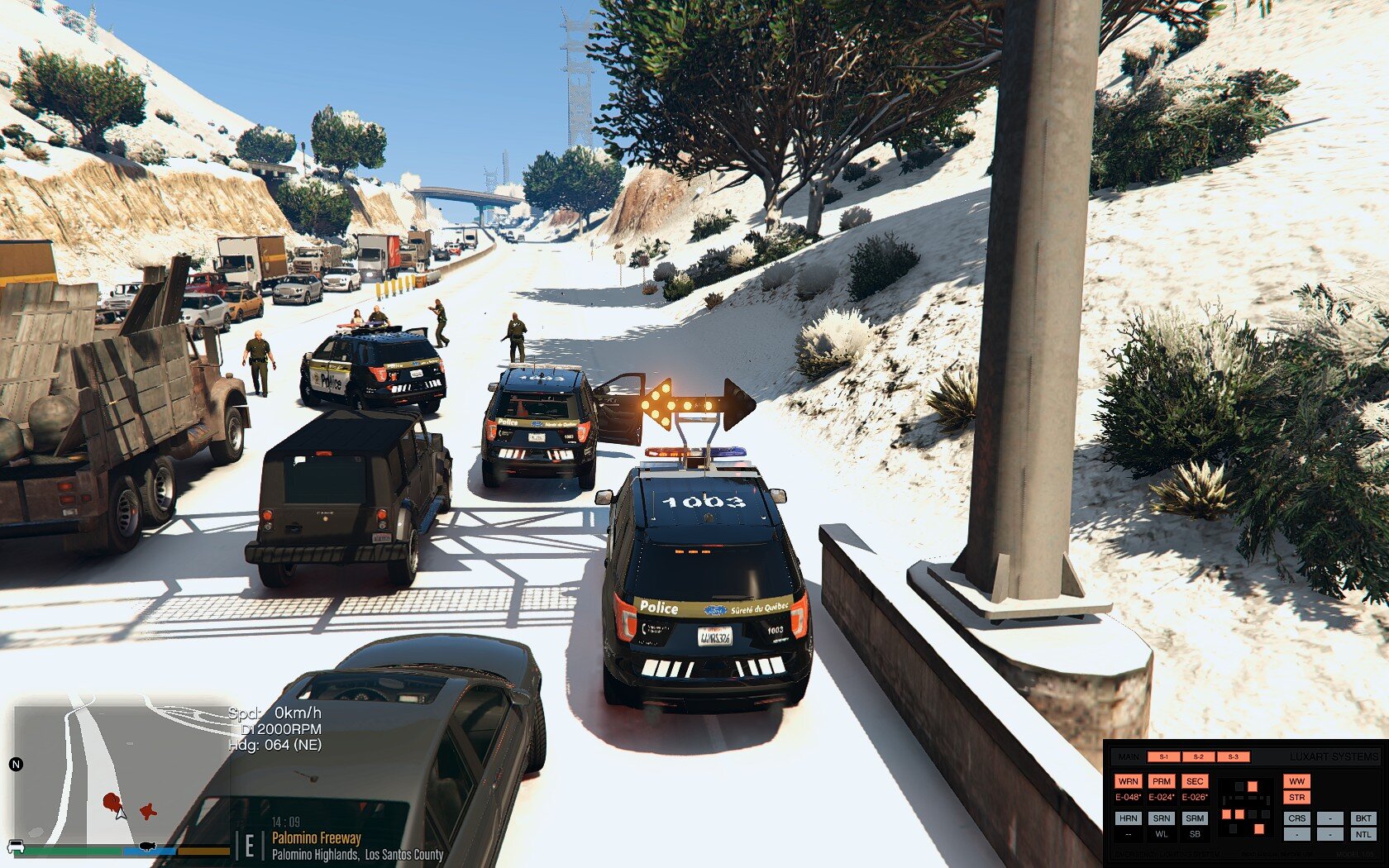Toggle the STR button on Luxart panel
The image size is (1389, 868).
pos(1296,798)
